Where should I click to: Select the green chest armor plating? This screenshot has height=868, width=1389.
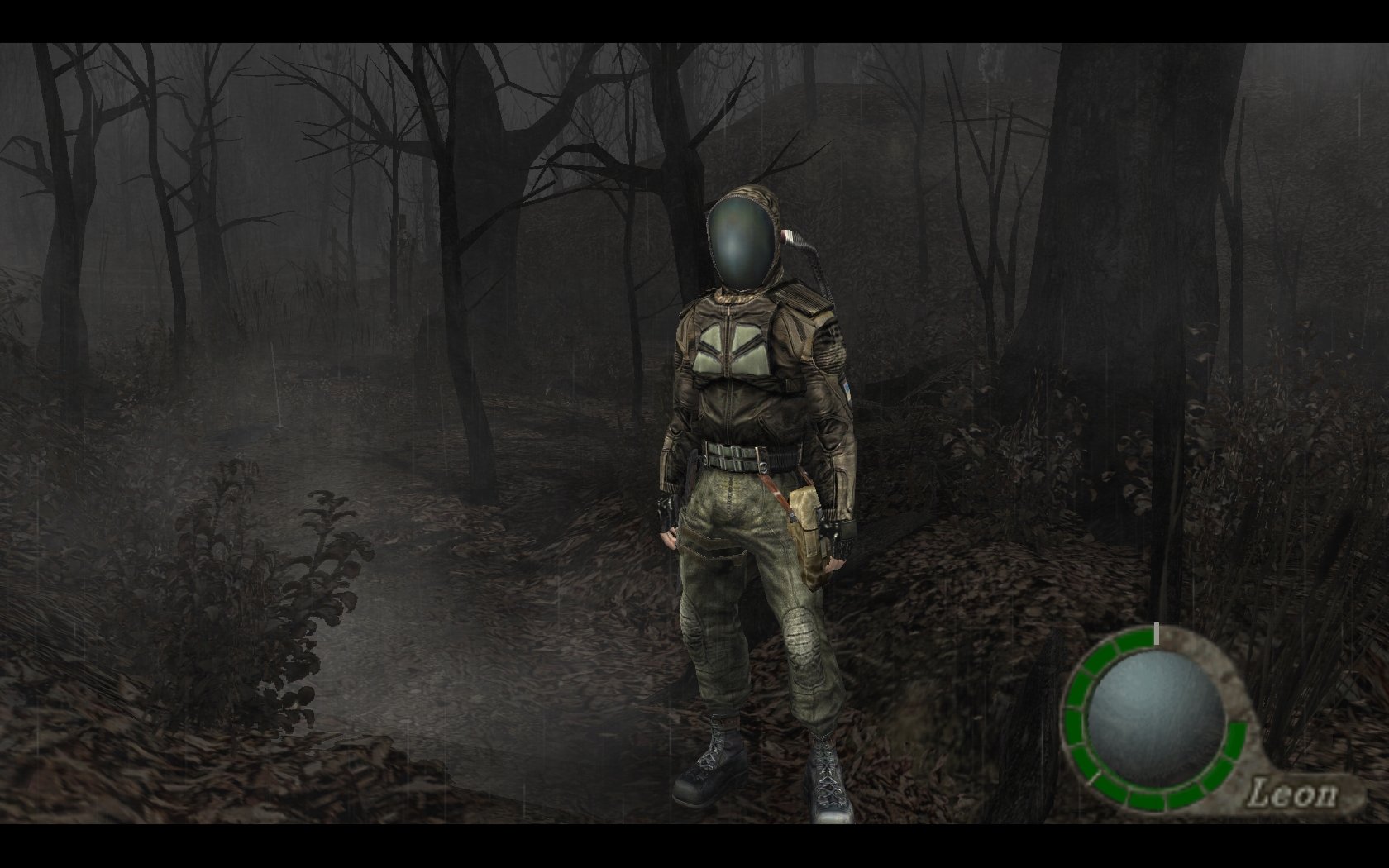pos(732,347)
